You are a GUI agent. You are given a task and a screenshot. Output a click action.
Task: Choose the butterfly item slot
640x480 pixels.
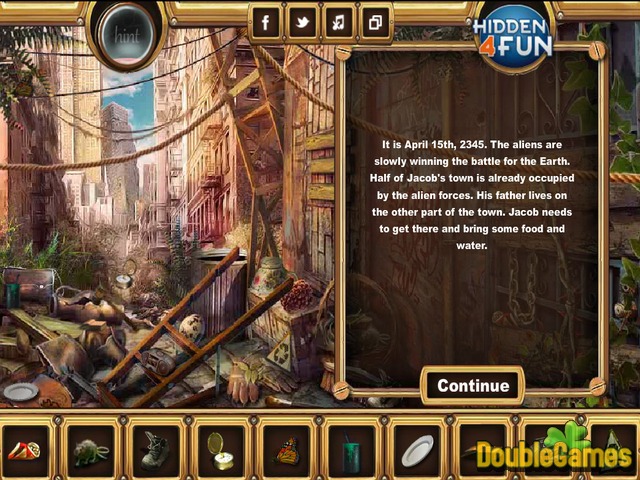(x=286, y=451)
